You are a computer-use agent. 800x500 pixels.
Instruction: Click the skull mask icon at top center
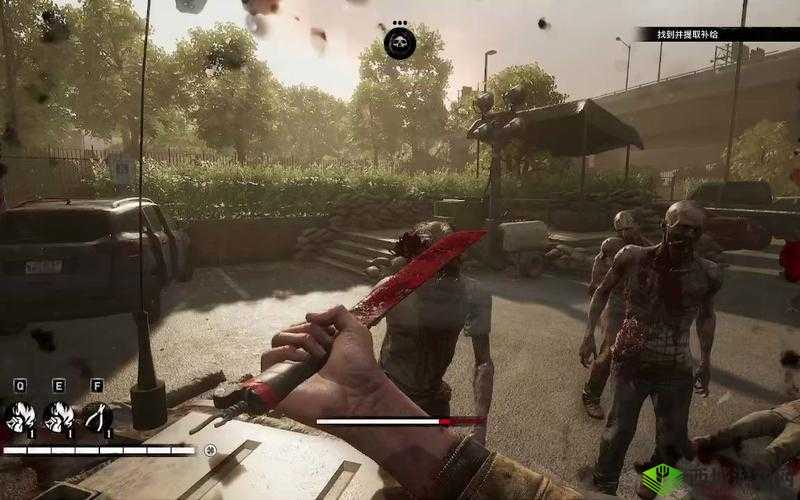coord(400,43)
